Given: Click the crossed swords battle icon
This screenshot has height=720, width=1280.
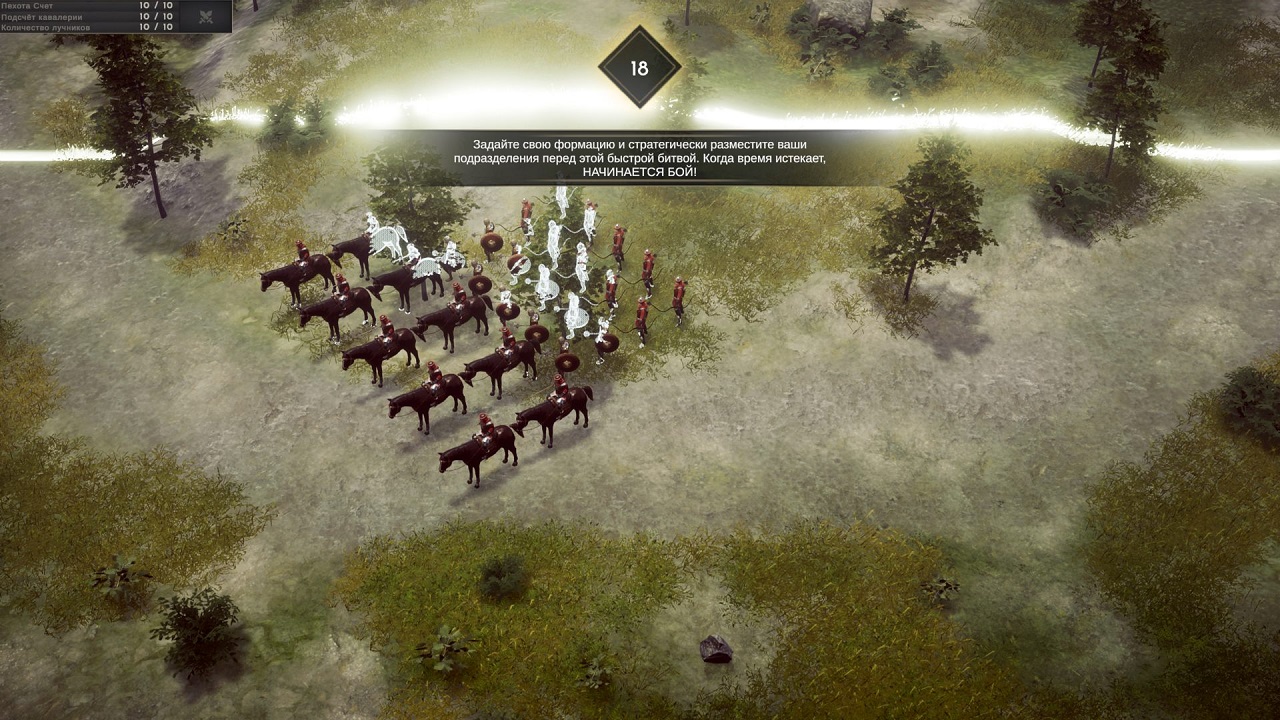Looking at the screenshot, I should [x=207, y=16].
